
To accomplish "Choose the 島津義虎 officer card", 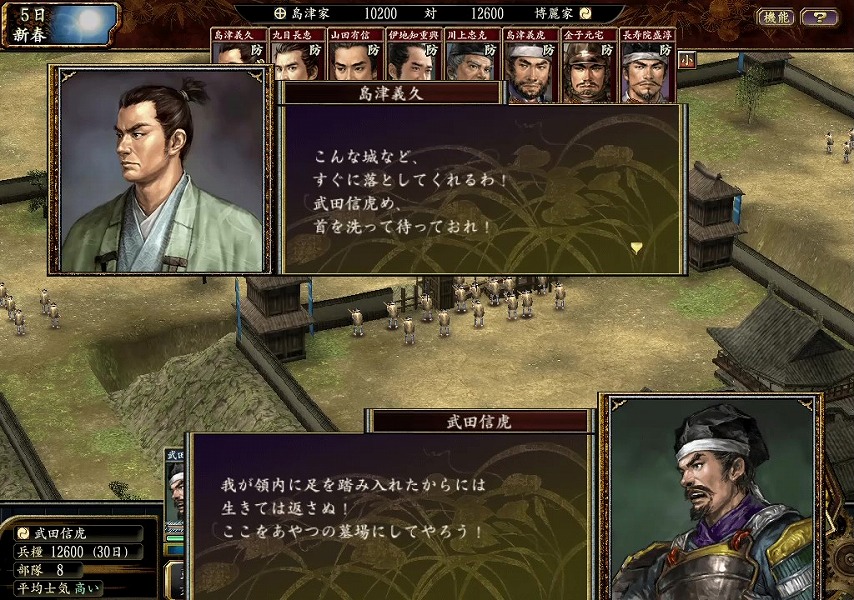I will [x=529, y=64].
